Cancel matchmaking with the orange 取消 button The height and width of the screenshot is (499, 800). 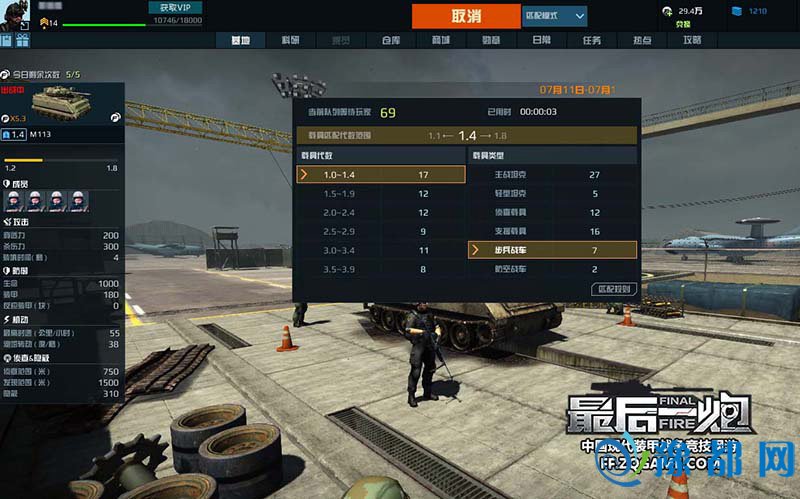pos(466,16)
